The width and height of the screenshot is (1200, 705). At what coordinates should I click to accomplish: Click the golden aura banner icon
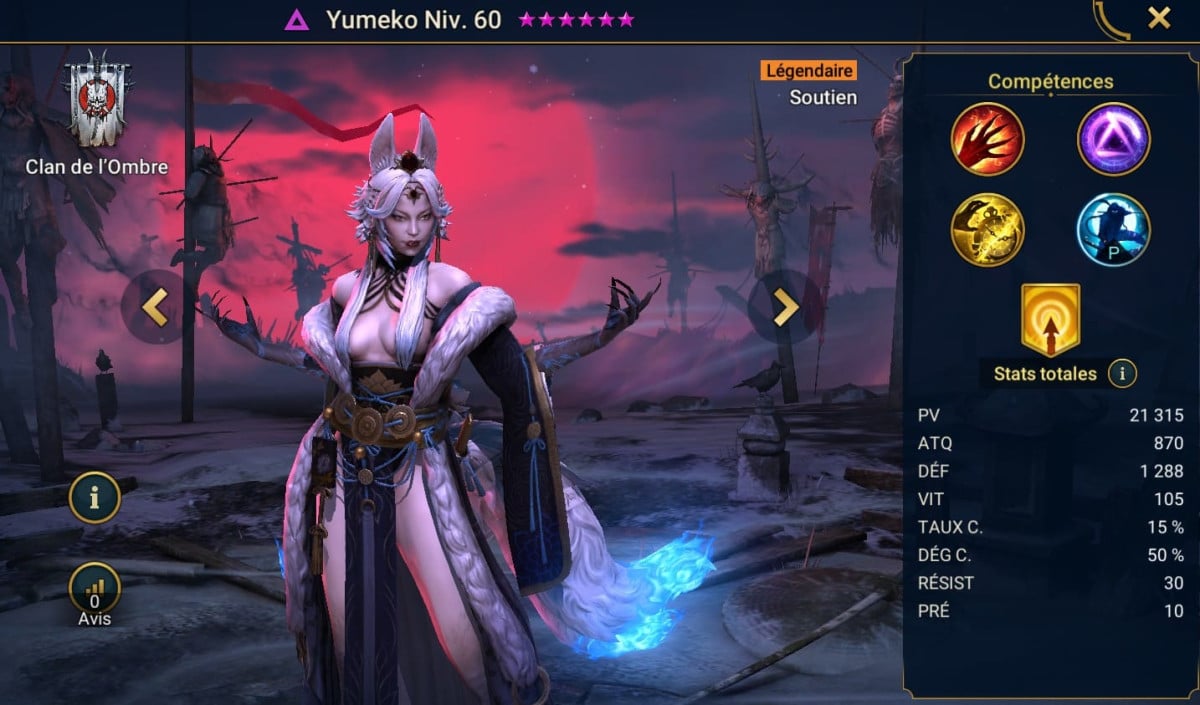[1050, 319]
